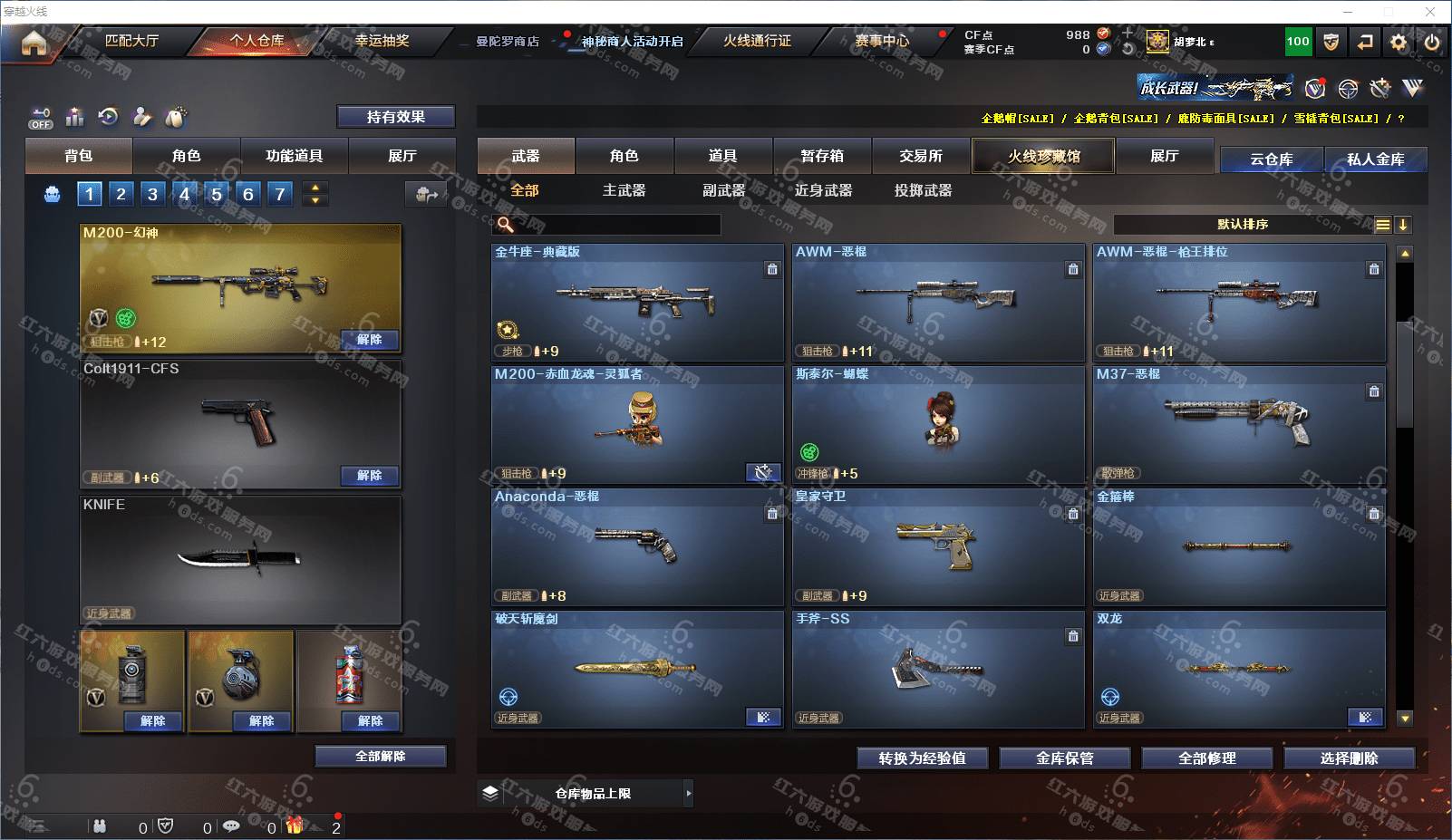Switch to the 暂存箱 tab
The width and height of the screenshot is (1452, 840).
click(822, 156)
